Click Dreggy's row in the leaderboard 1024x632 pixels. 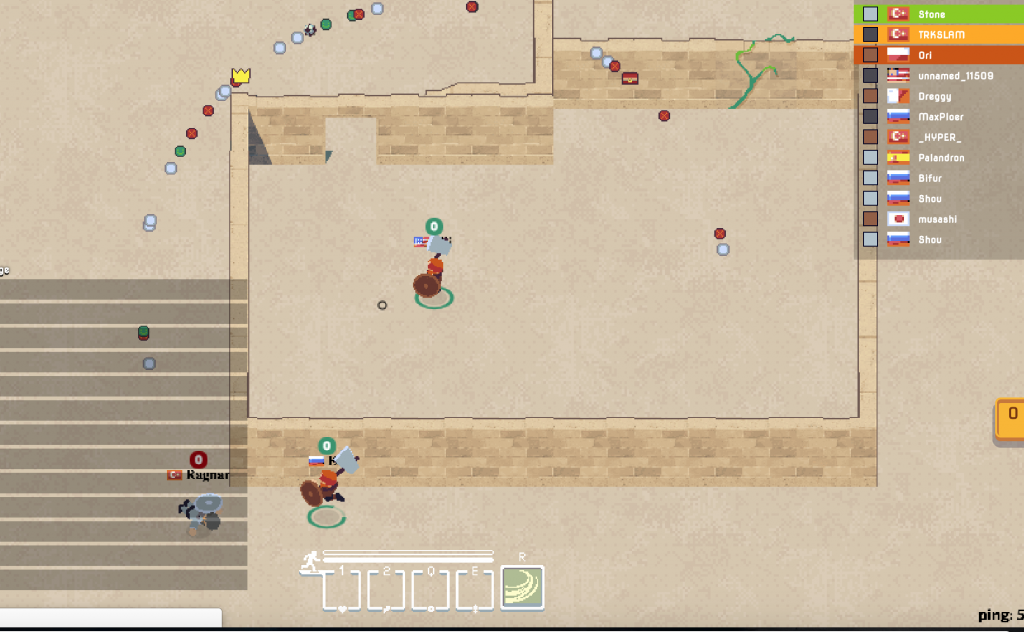point(938,96)
